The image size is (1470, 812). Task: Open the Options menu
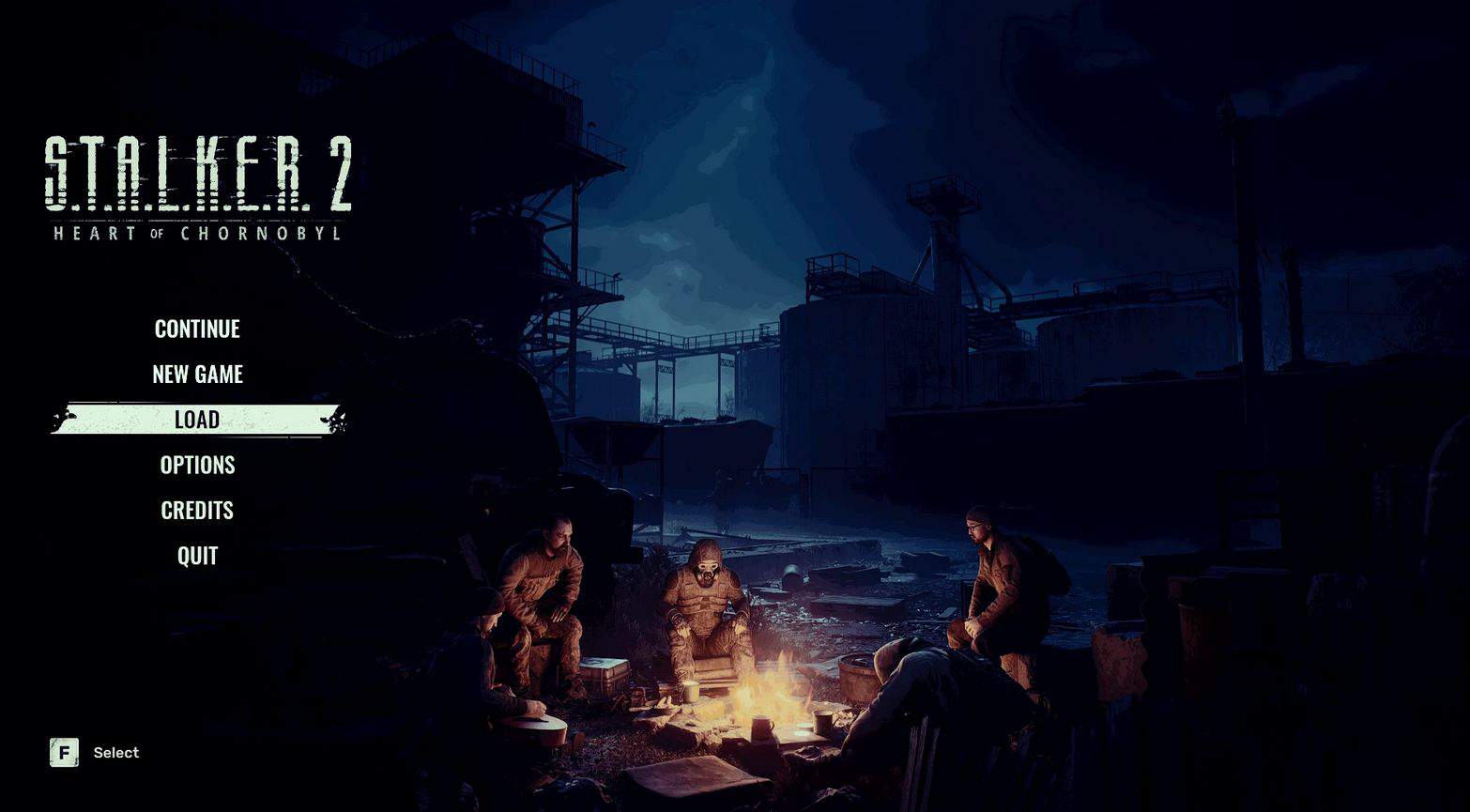point(197,465)
